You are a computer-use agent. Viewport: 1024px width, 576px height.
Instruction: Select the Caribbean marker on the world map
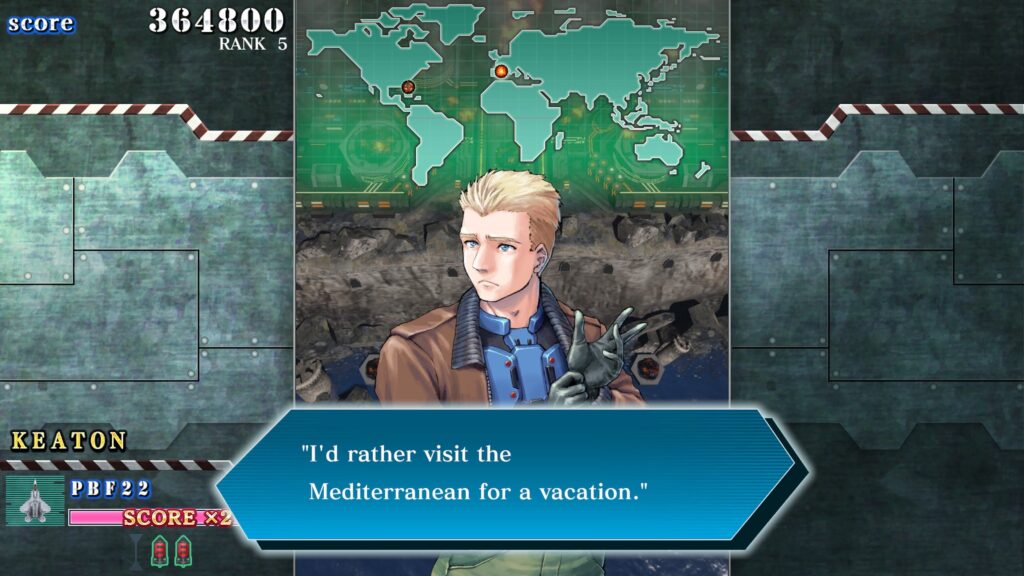pyautogui.click(x=408, y=87)
